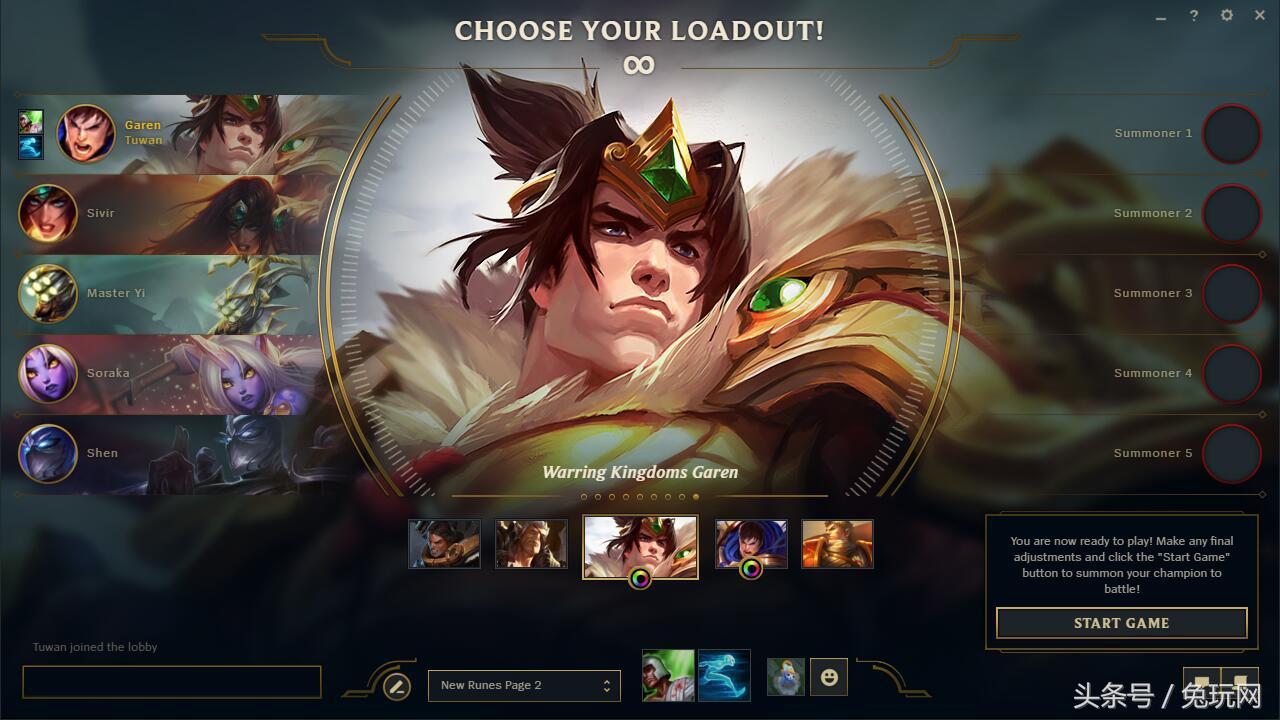Pick the blue-caped Garen skin thumbnail
The height and width of the screenshot is (720, 1280).
click(751, 542)
